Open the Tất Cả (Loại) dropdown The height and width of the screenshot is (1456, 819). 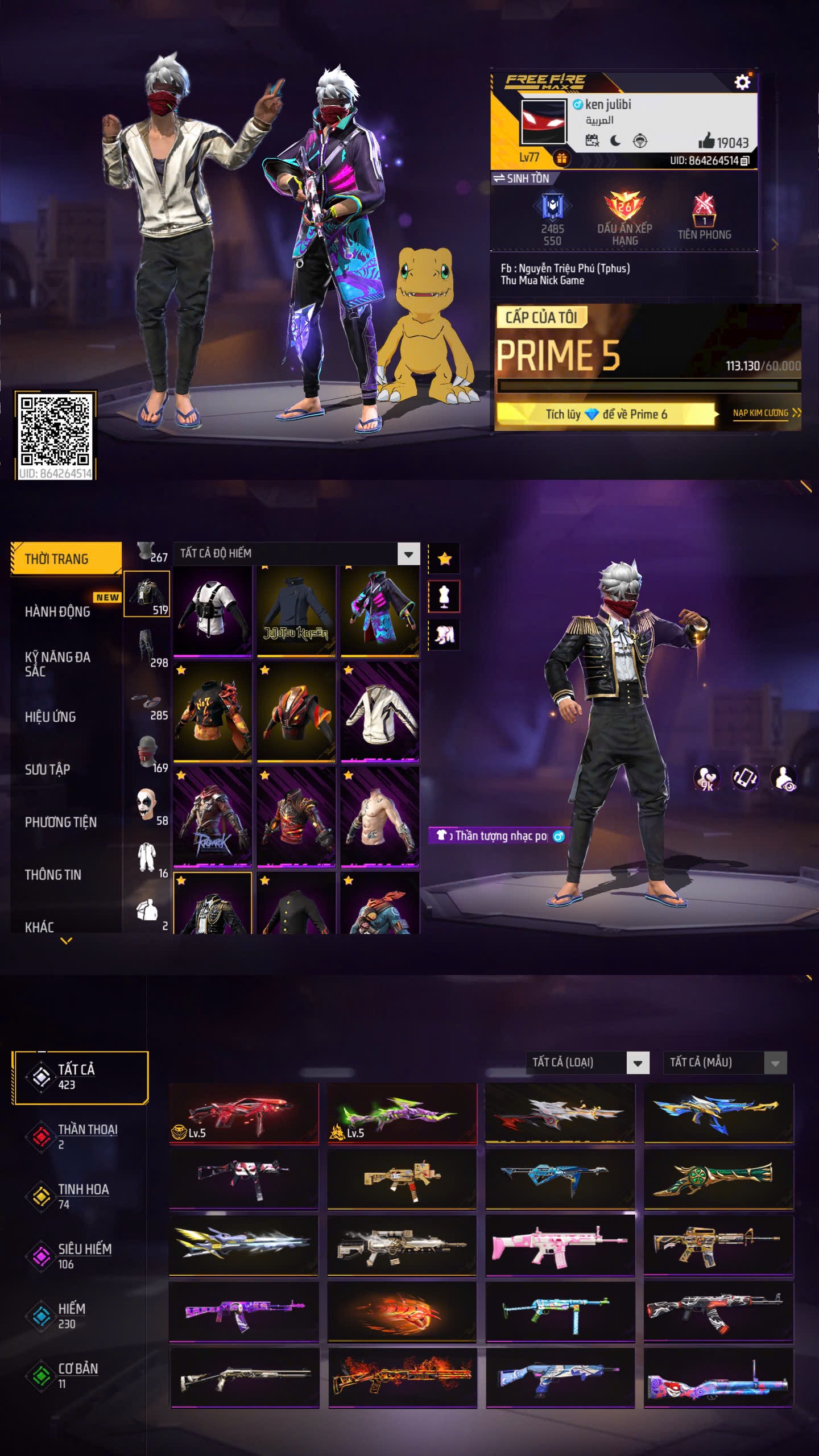638,1062
